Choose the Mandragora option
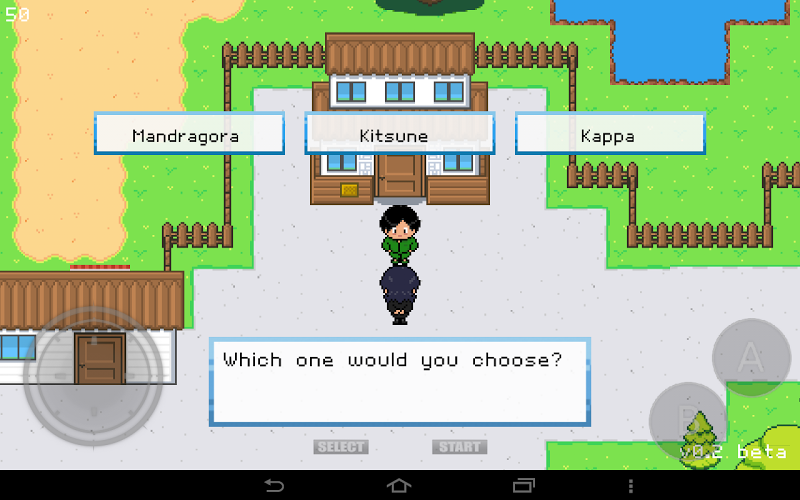The width and height of the screenshot is (800, 500). (189, 134)
